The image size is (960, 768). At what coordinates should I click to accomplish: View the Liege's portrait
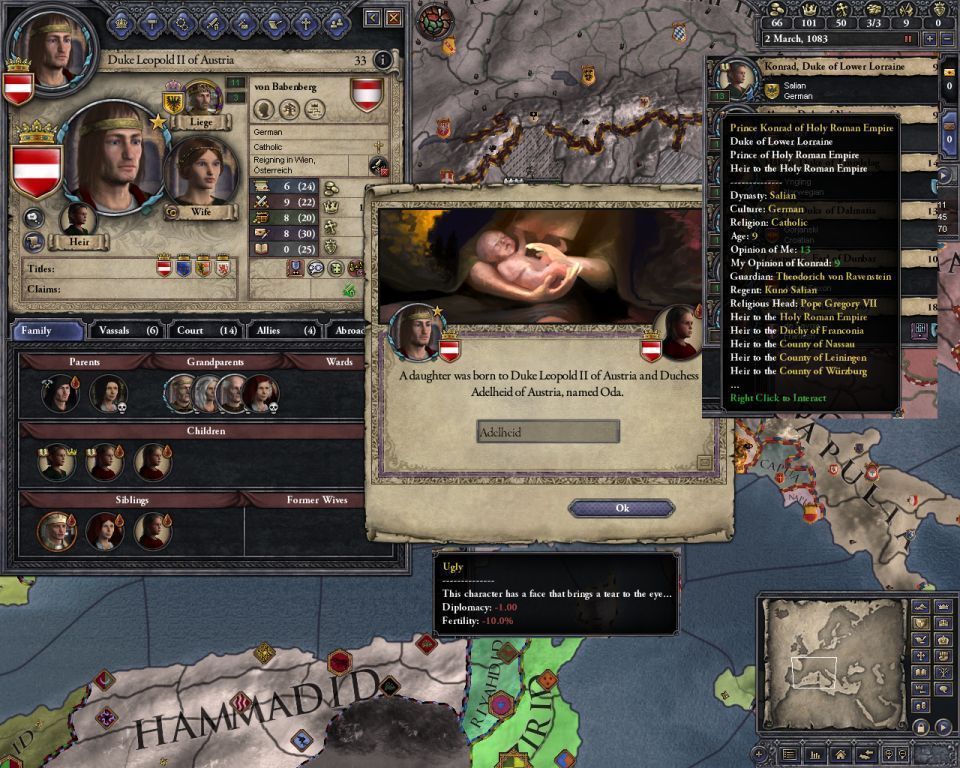pyautogui.click(x=203, y=97)
